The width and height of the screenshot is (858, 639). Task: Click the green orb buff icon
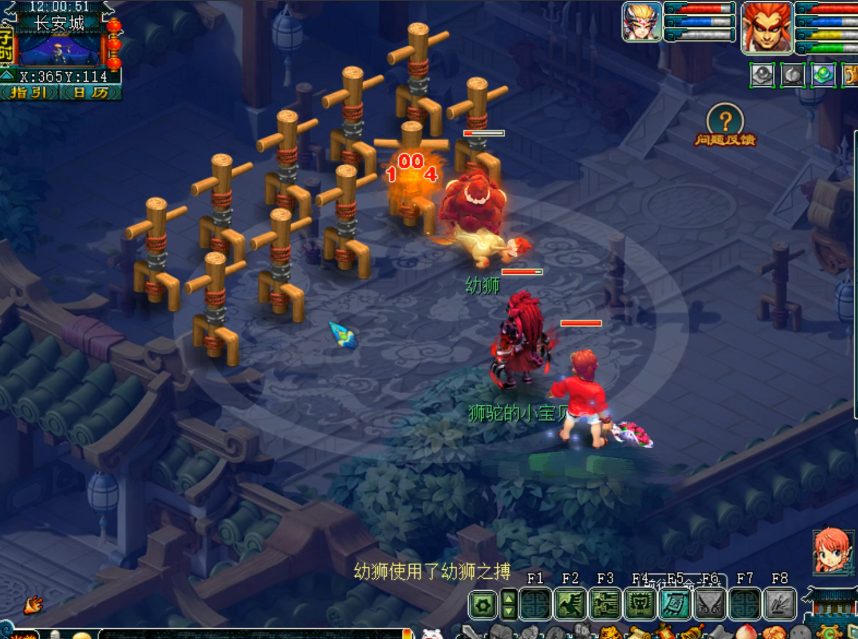(823, 74)
